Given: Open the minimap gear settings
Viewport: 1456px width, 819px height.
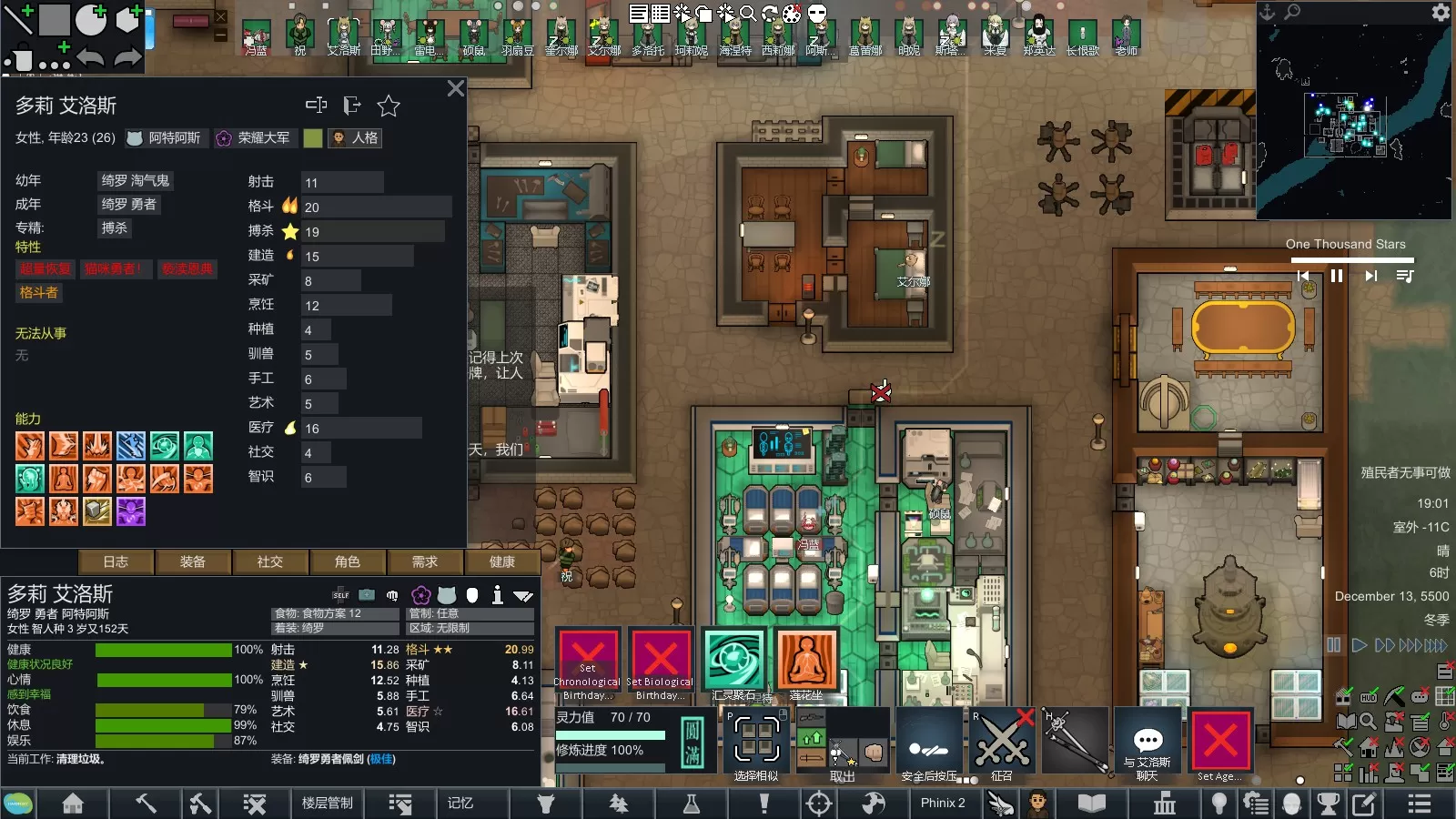Looking at the screenshot, I should tap(1441, 12).
